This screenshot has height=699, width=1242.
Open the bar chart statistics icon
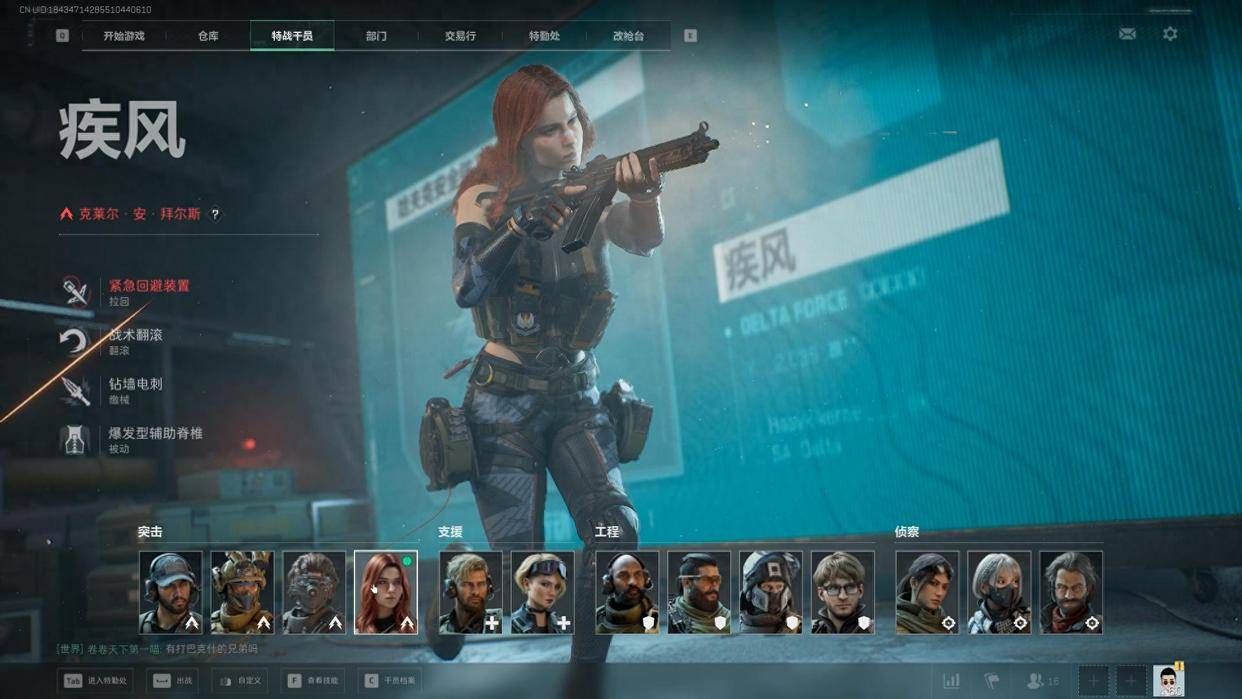pyautogui.click(x=951, y=681)
